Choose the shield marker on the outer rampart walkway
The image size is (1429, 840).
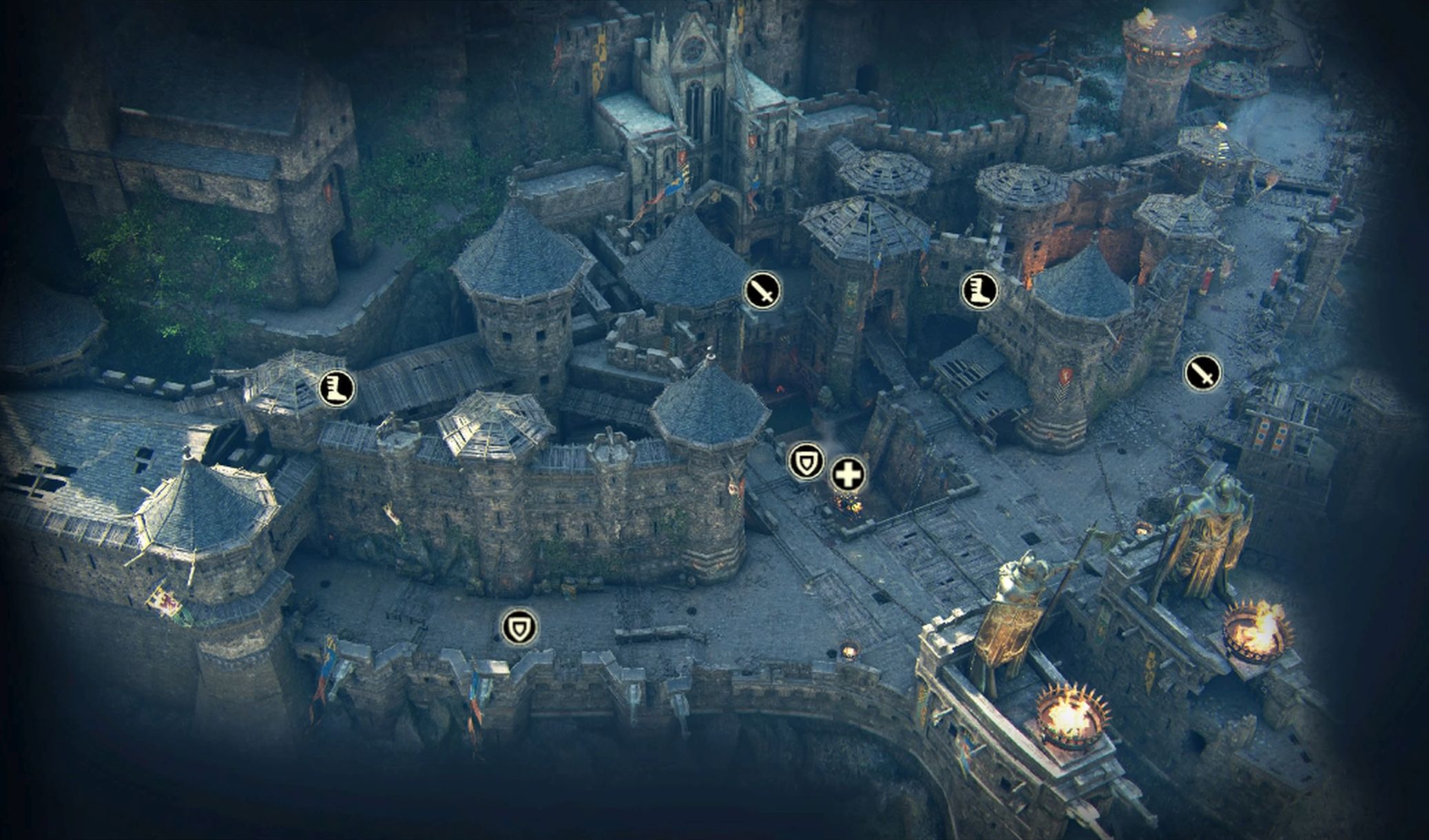click(519, 627)
